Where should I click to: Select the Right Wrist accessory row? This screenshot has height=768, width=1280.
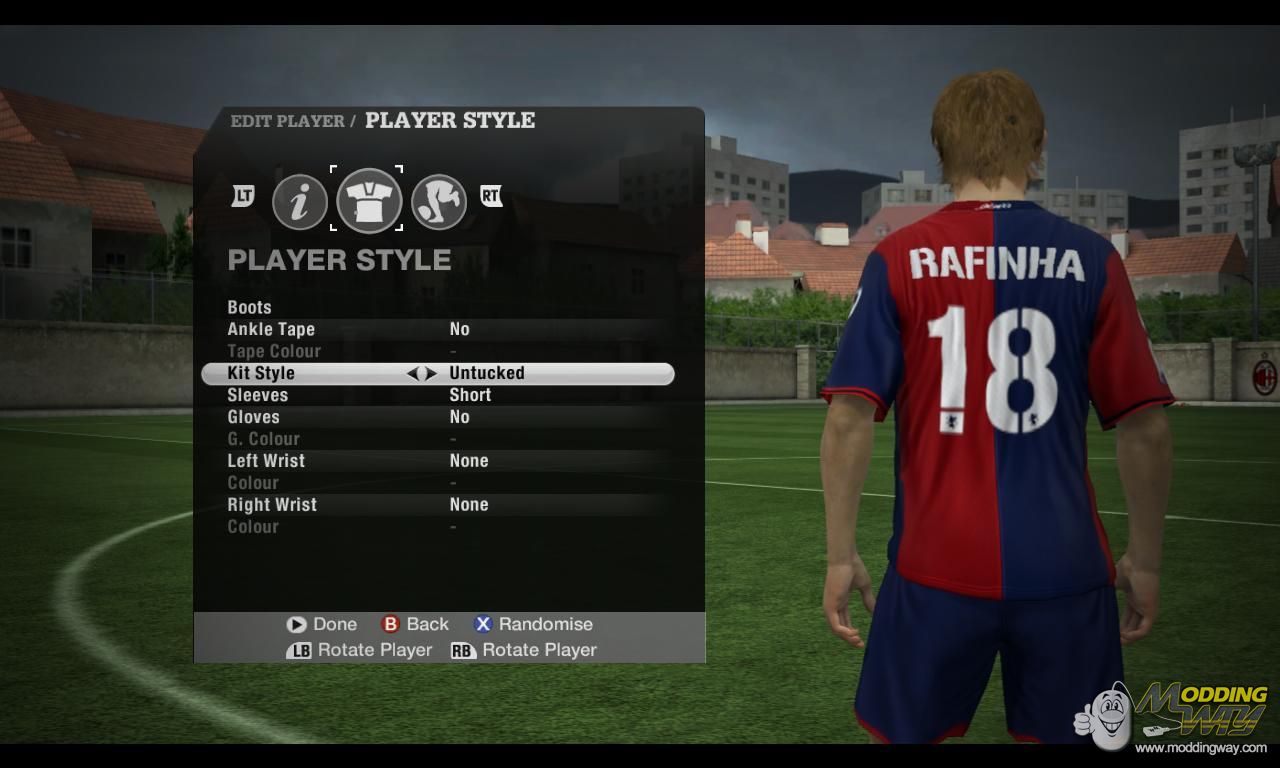(272, 505)
